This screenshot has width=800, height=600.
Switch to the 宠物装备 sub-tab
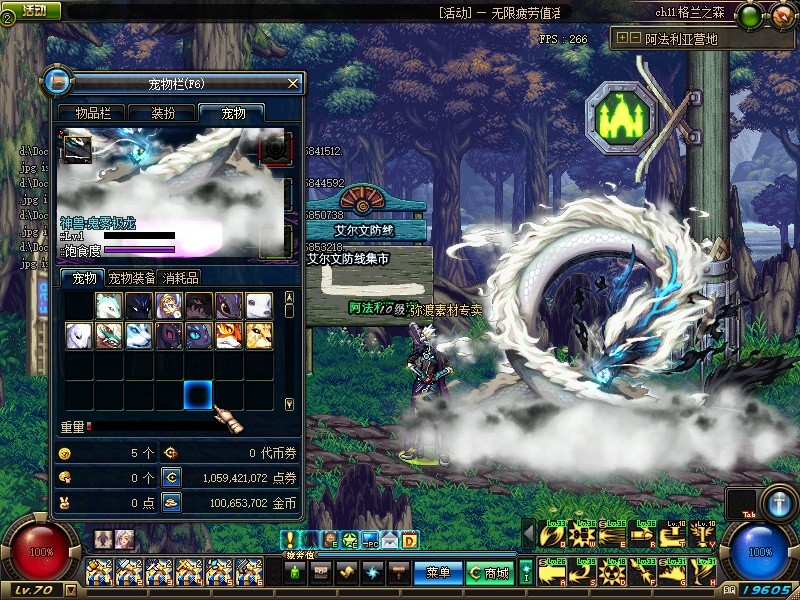pyautogui.click(x=131, y=278)
